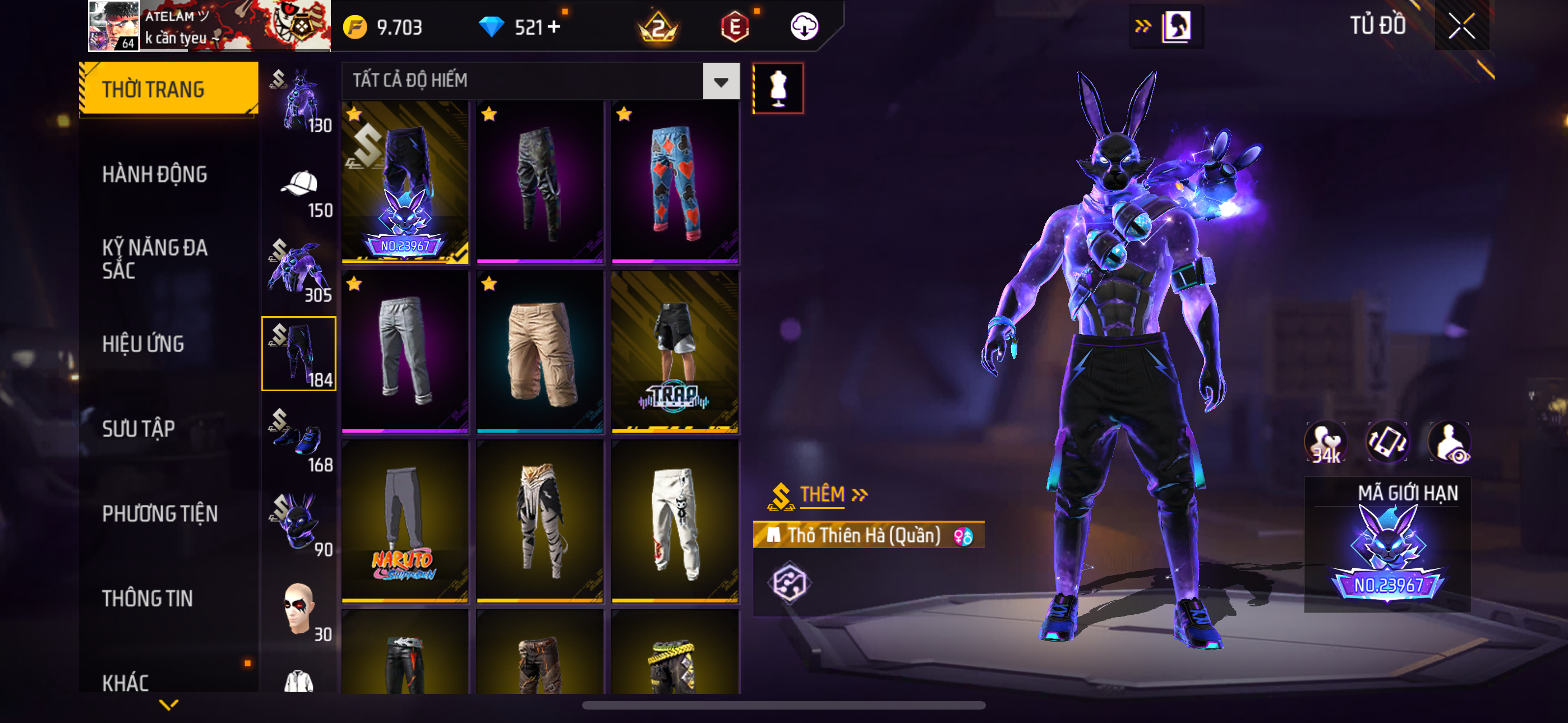Open the Phương Tiện vehicles tab
The height and width of the screenshot is (723, 1568).
[x=159, y=513]
